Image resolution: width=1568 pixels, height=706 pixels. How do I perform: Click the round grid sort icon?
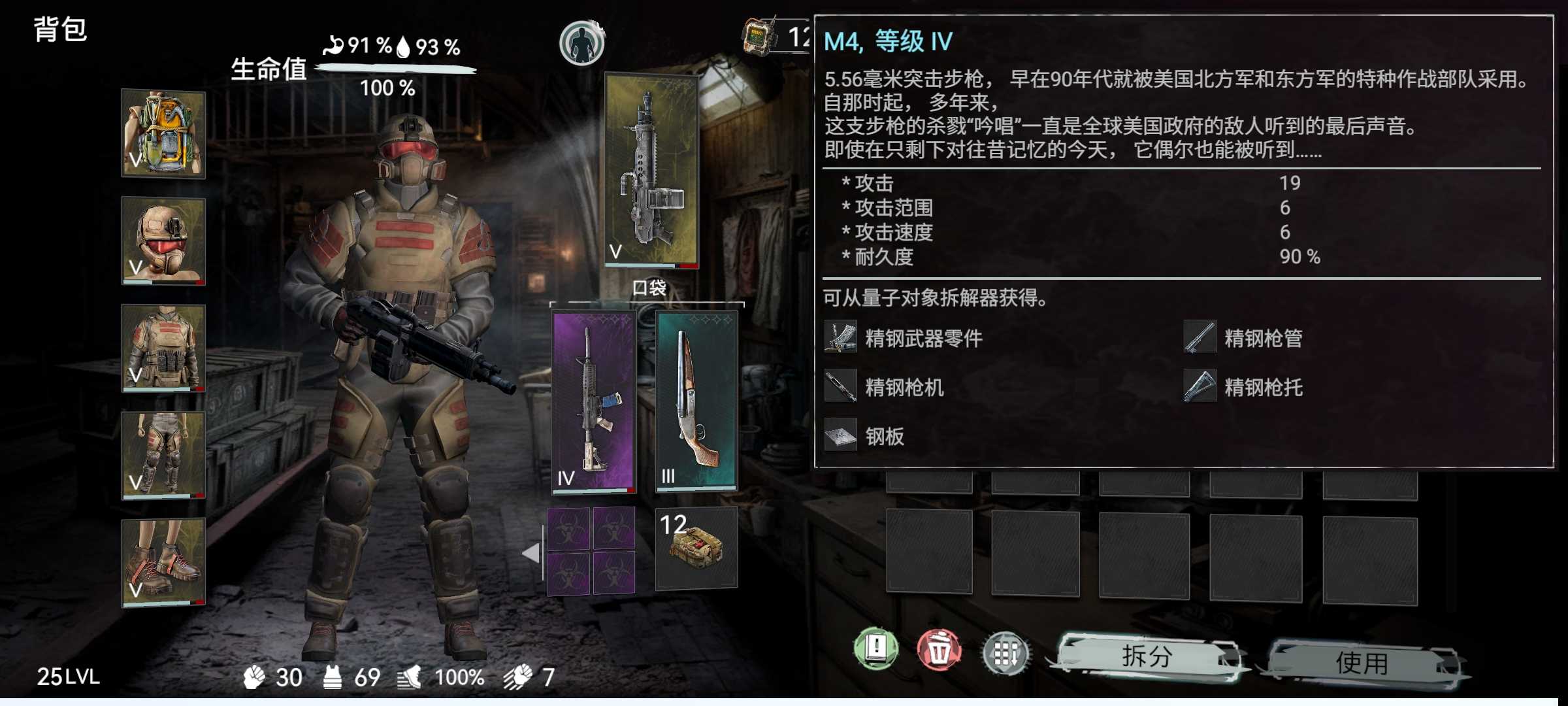[x=1005, y=652]
